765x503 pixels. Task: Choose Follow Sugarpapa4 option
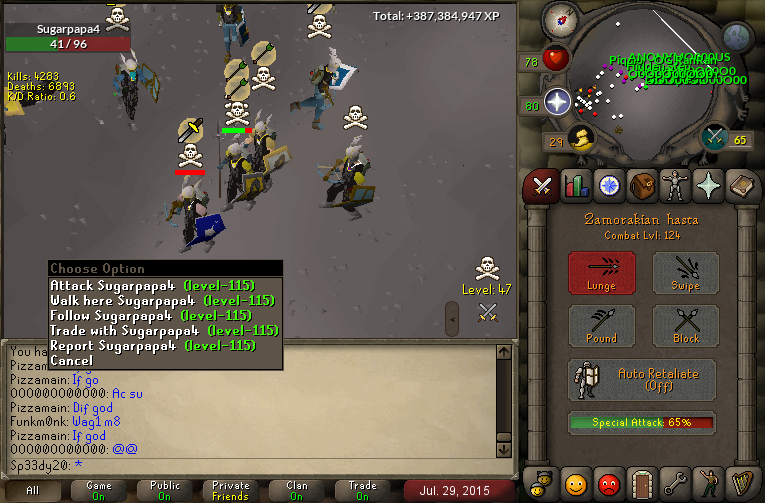152,315
